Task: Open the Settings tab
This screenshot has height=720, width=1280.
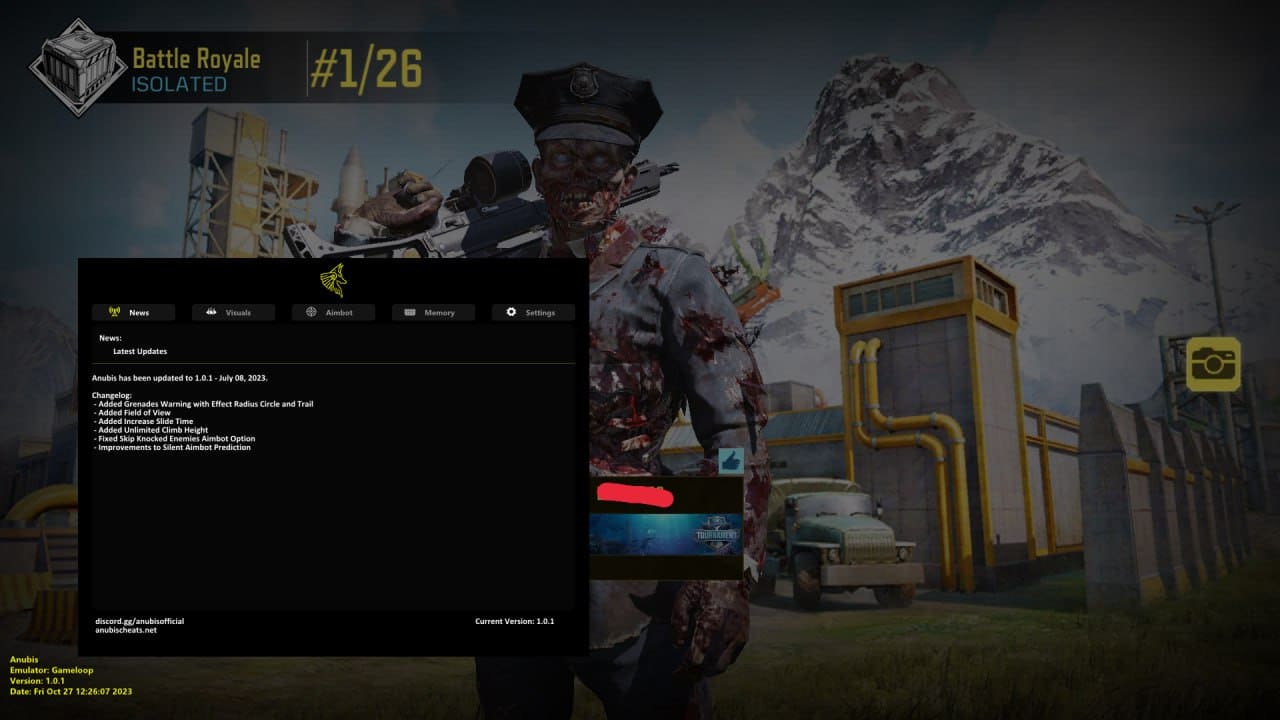Action: tap(532, 312)
